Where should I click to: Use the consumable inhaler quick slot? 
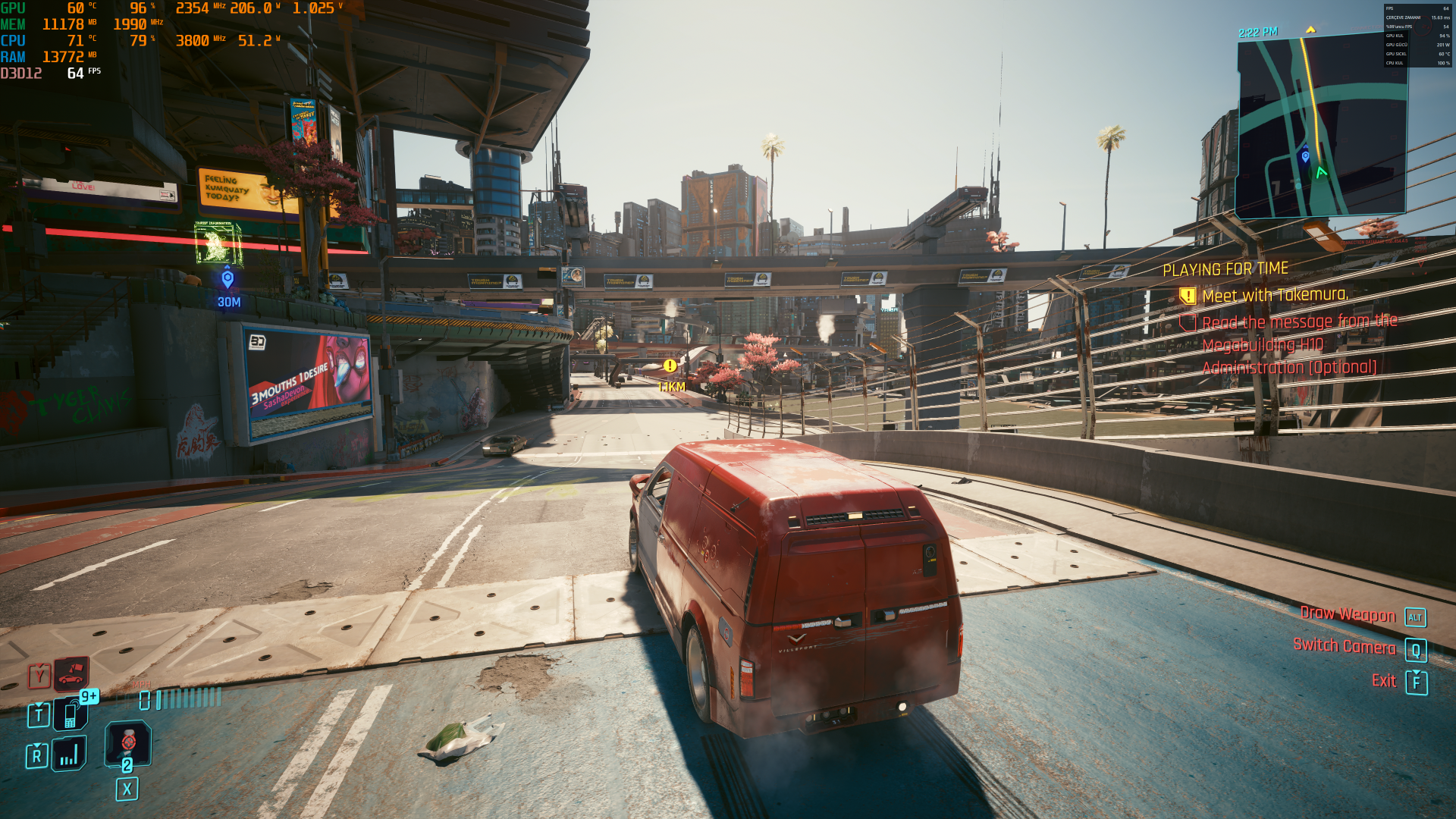(x=128, y=742)
